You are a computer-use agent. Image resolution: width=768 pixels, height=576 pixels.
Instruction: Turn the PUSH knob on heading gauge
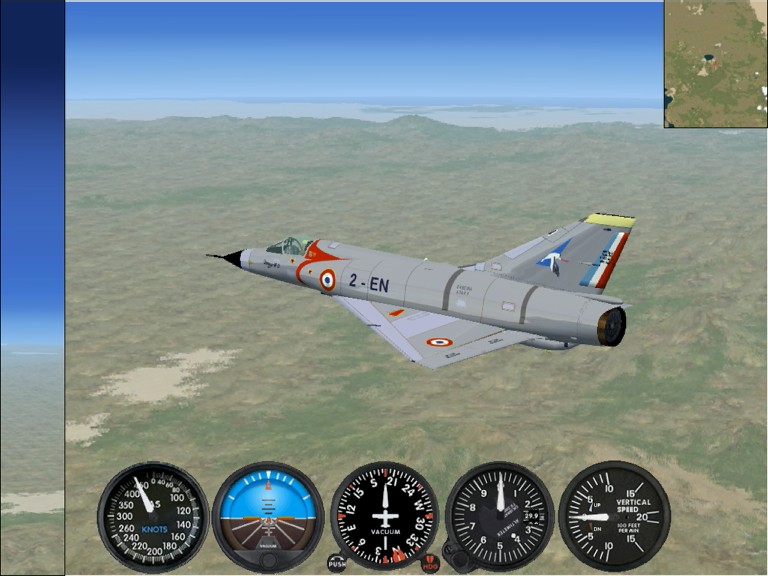pyautogui.click(x=338, y=563)
